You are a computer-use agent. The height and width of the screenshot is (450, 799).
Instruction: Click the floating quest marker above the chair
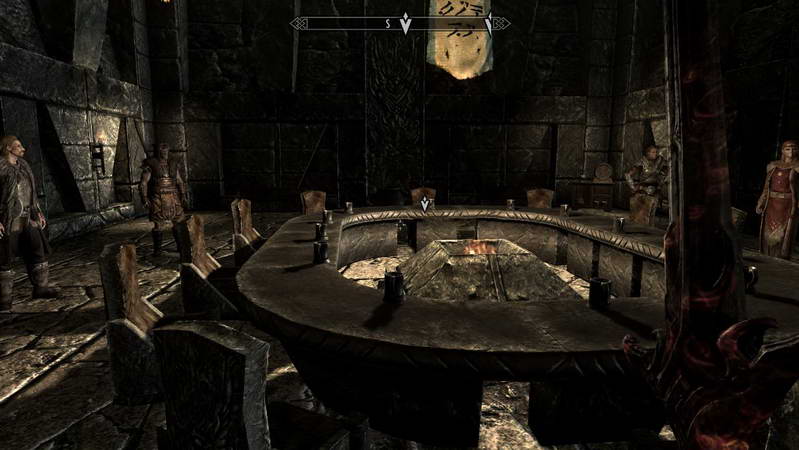pyautogui.click(x=425, y=204)
